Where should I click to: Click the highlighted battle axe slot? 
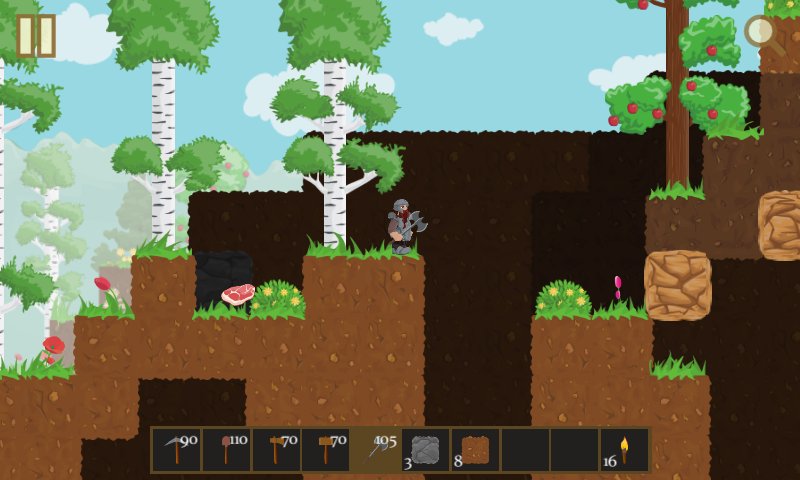pyautogui.click(x=376, y=450)
